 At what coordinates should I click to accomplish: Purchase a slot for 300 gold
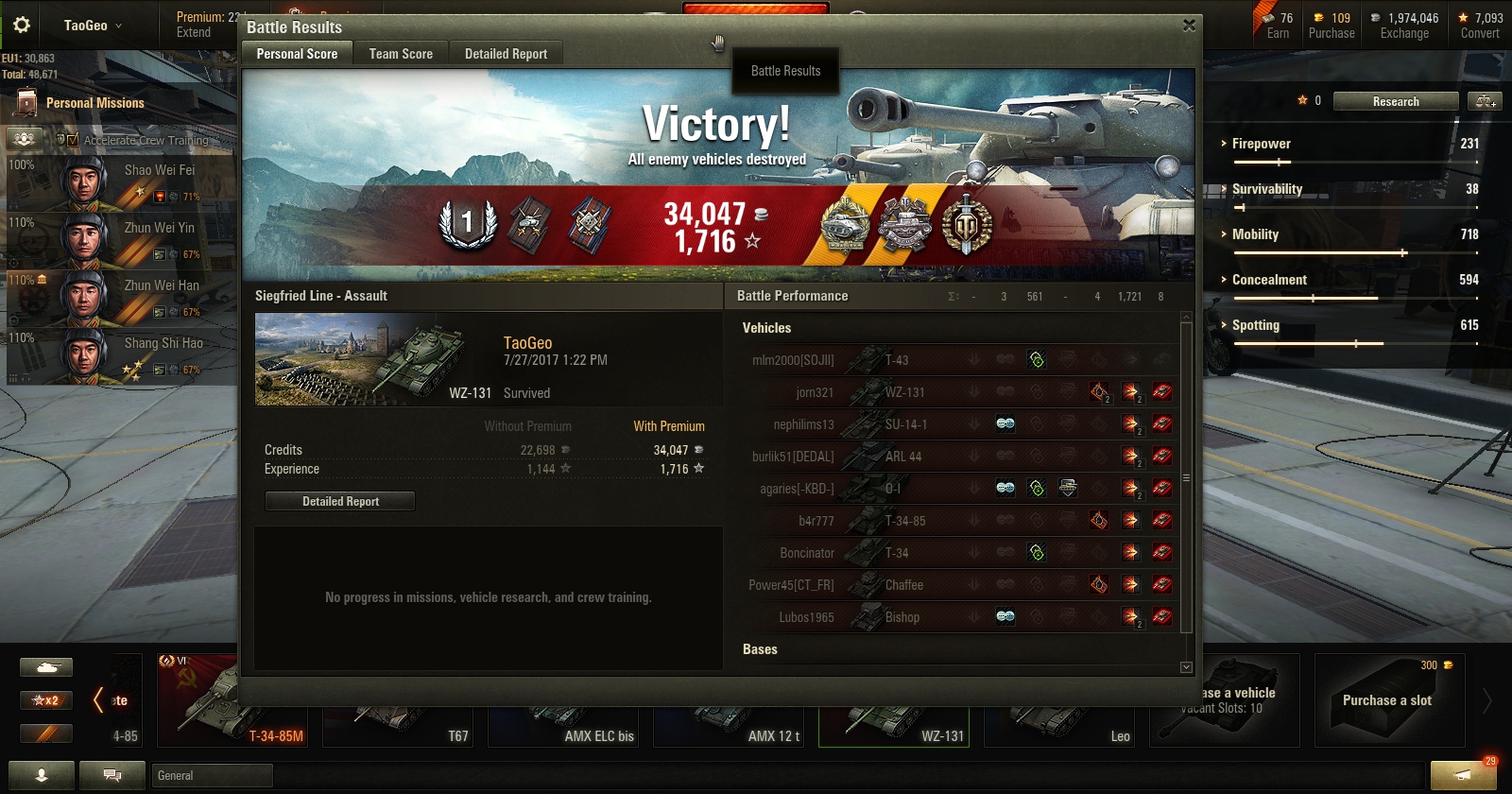1387,700
